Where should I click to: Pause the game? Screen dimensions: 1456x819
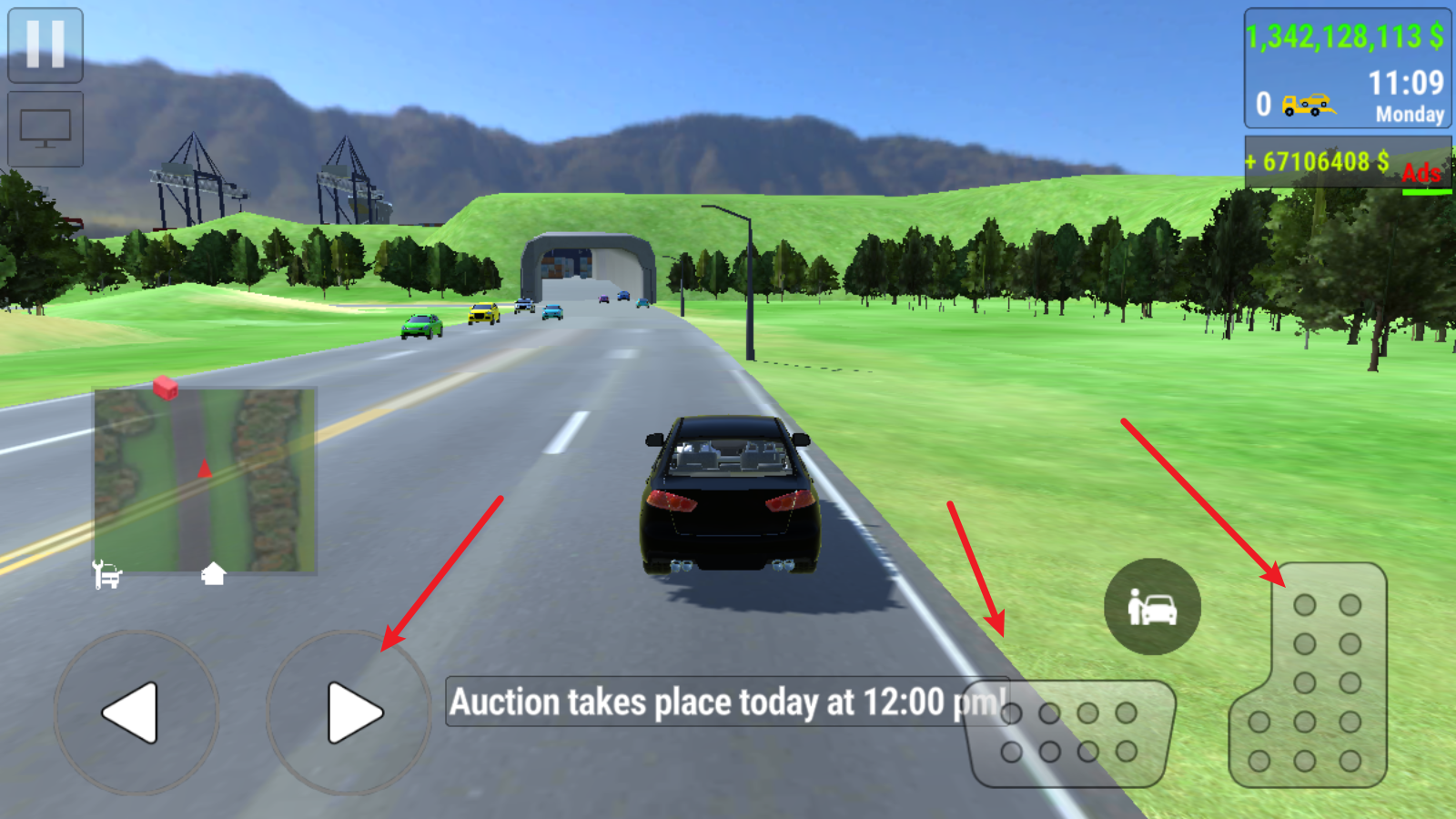tap(45, 45)
